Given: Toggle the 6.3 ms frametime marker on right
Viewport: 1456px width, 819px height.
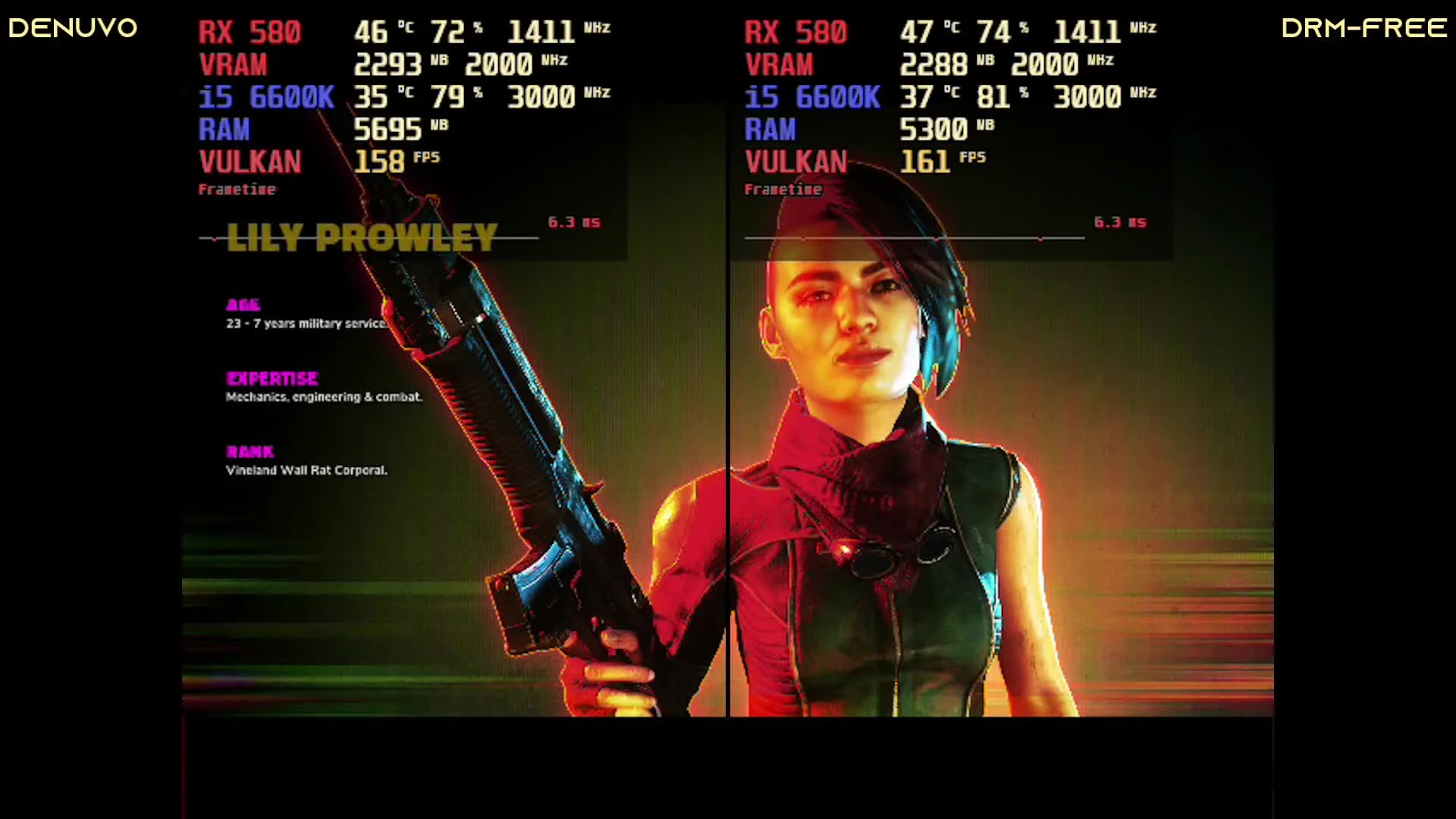Looking at the screenshot, I should pos(1120,222).
